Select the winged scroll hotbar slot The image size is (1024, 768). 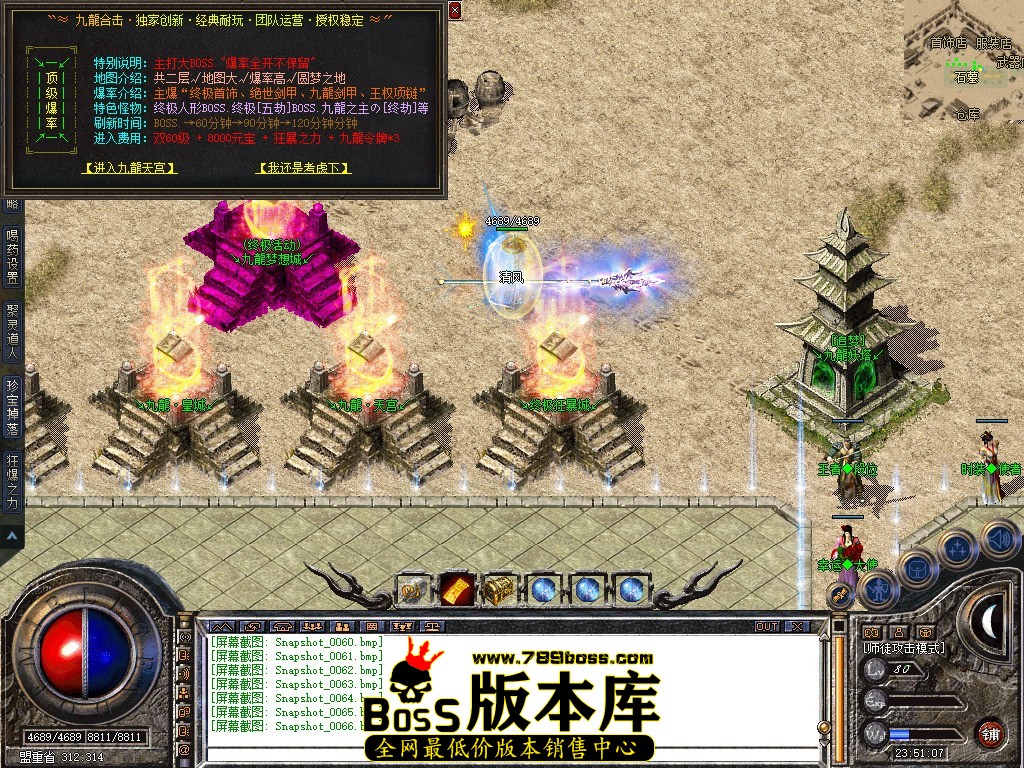[x=414, y=591]
